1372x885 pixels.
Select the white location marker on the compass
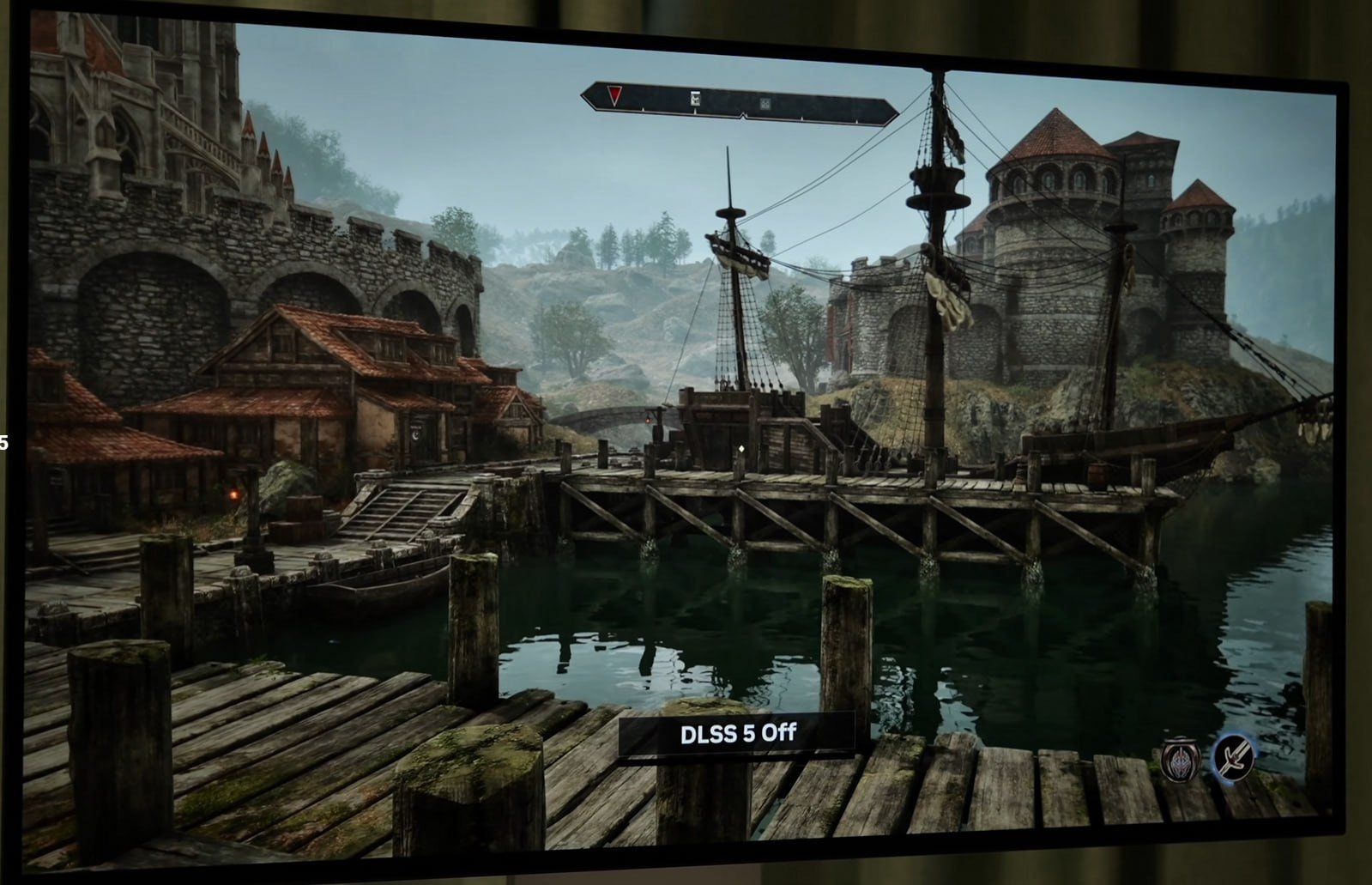tap(696, 100)
